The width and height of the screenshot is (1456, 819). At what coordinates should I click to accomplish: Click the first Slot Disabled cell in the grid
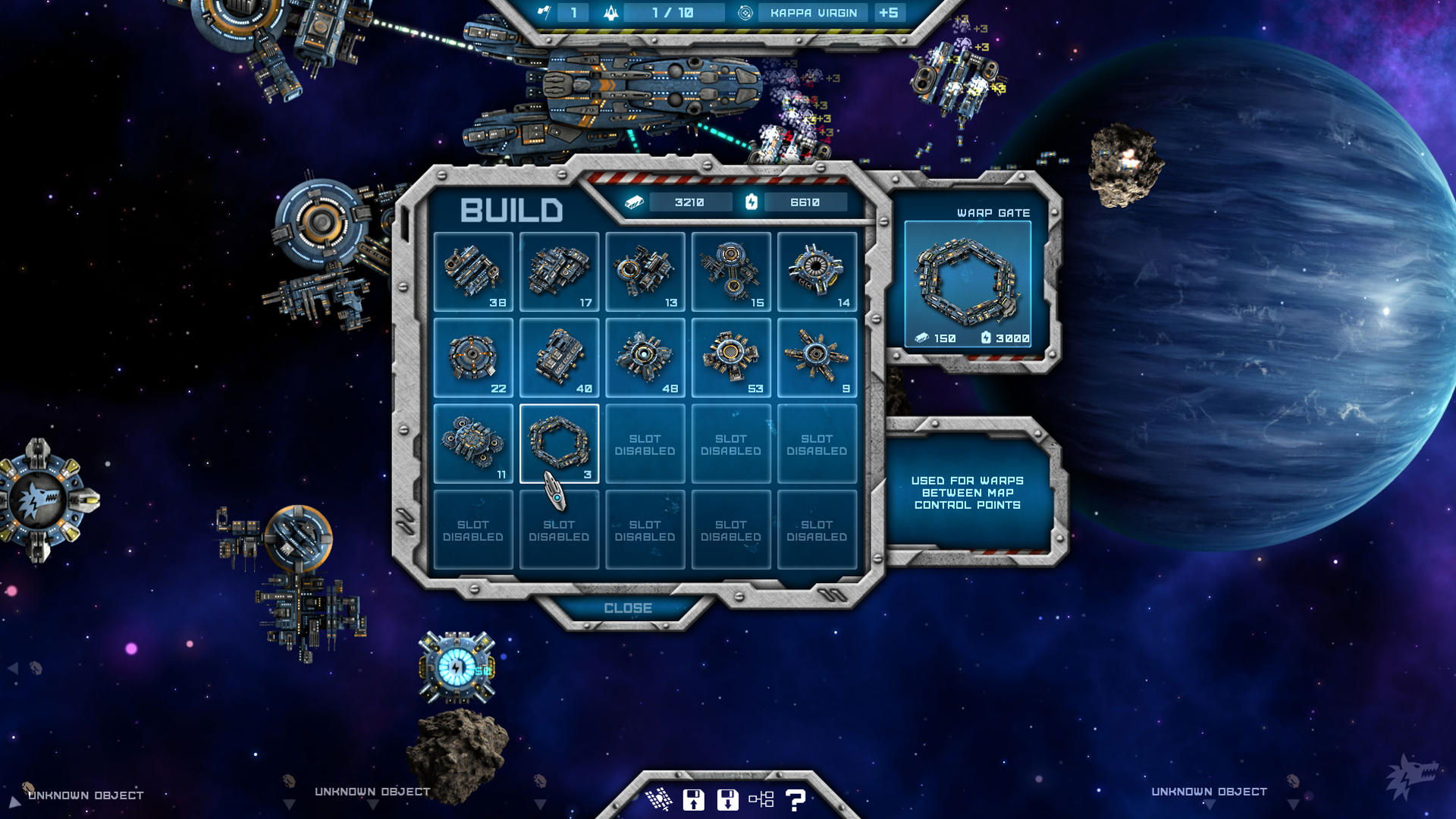click(645, 444)
